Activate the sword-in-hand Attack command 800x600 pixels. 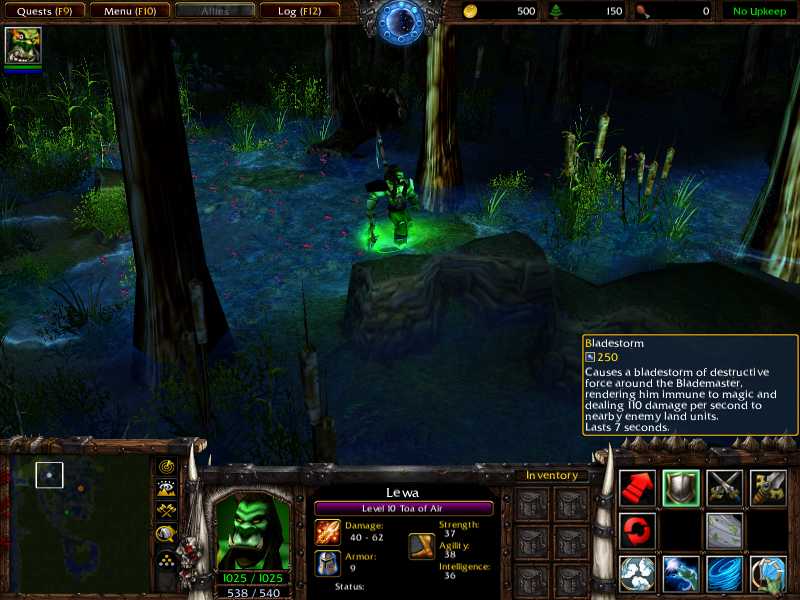coord(768,487)
